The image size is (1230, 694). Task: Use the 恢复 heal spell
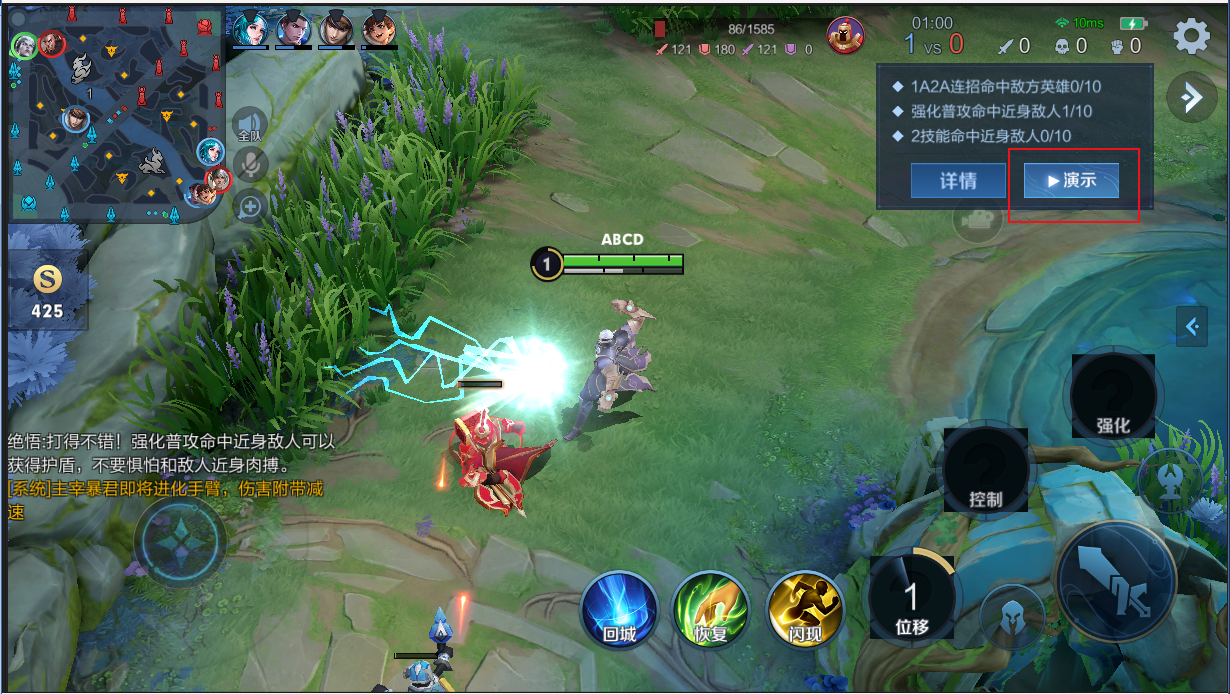pyautogui.click(x=711, y=609)
